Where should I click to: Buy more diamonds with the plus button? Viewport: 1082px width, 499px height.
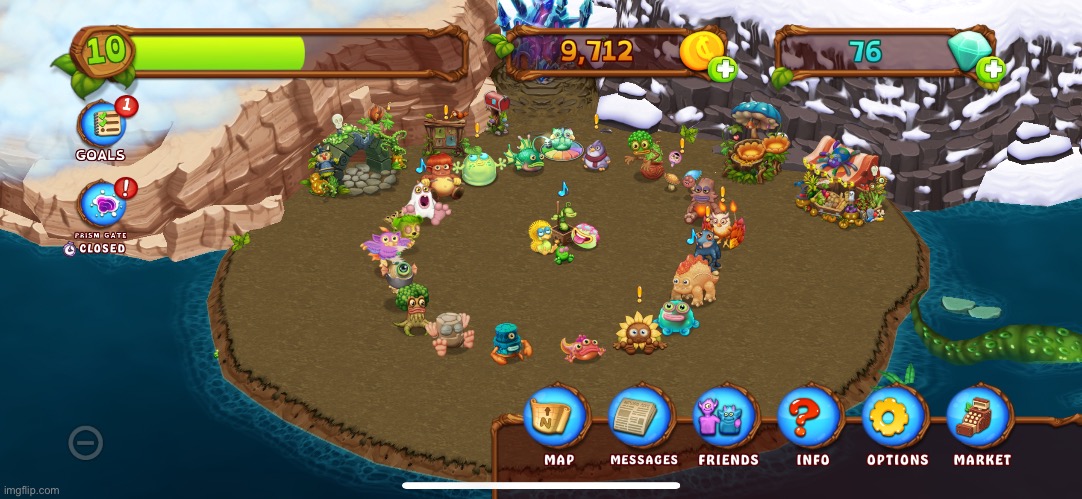pyautogui.click(x=991, y=69)
